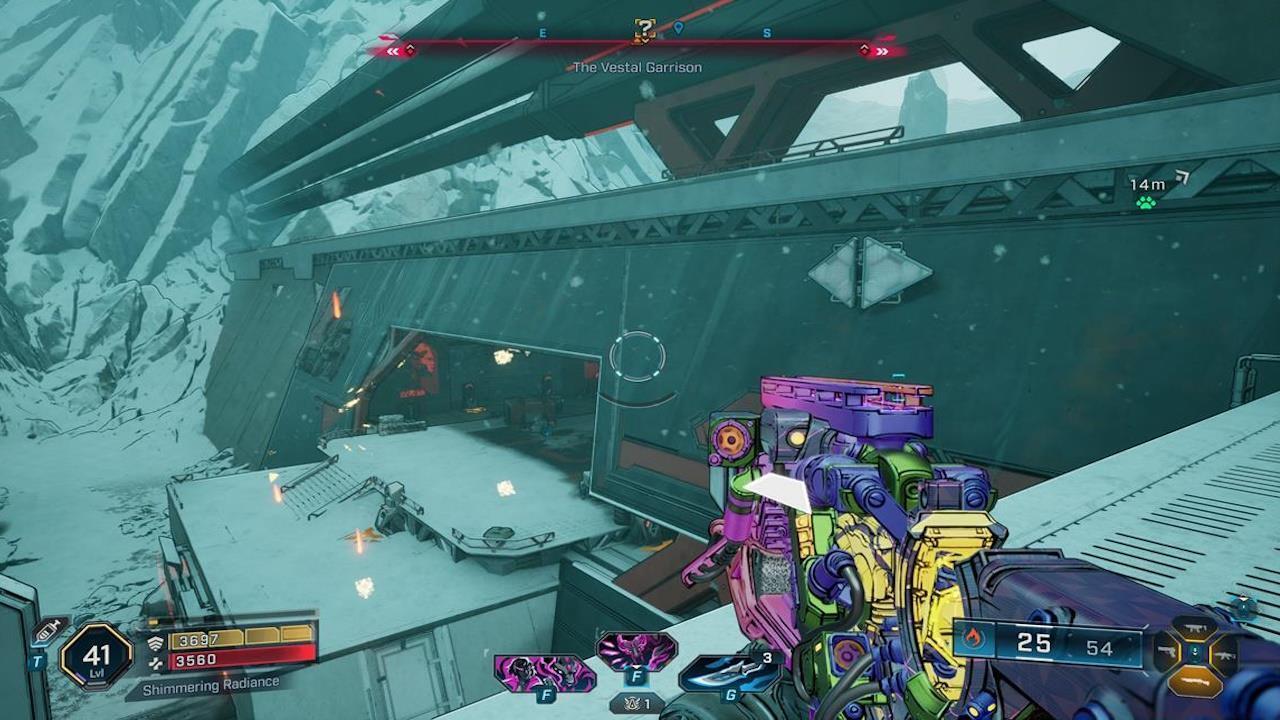Click the 14m distance indicator
The width and height of the screenshot is (1280, 720).
coord(1150,184)
